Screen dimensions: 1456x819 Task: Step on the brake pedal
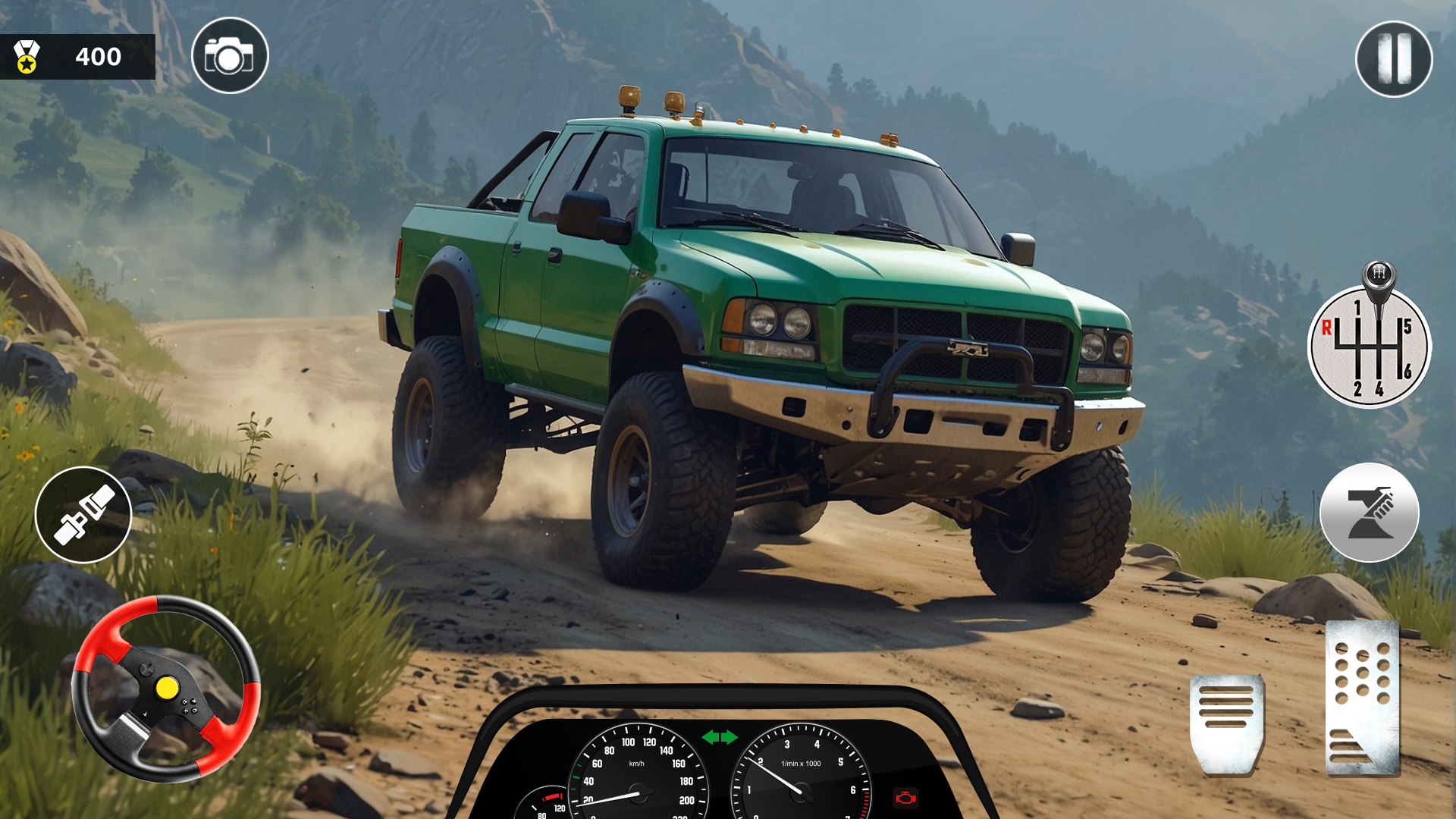click(x=1226, y=723)
